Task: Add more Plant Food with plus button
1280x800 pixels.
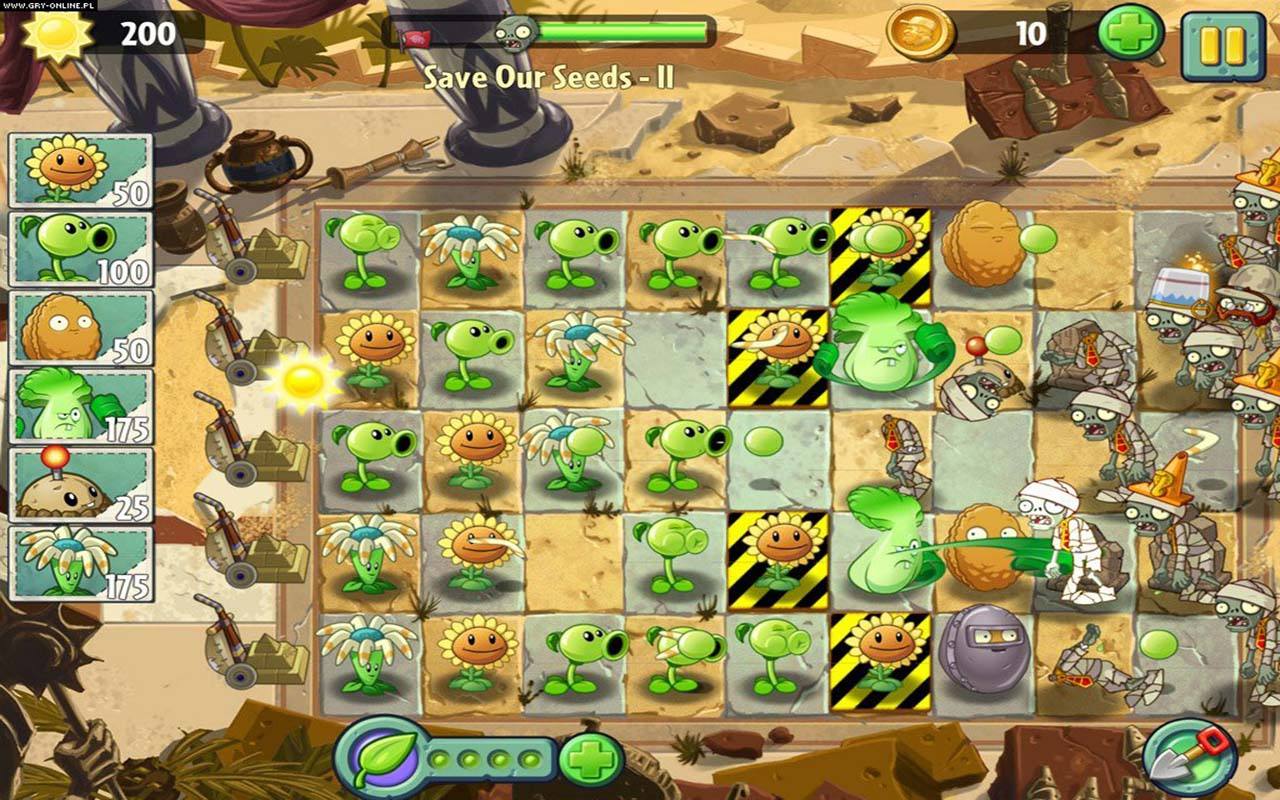Action: click(590, 760)
